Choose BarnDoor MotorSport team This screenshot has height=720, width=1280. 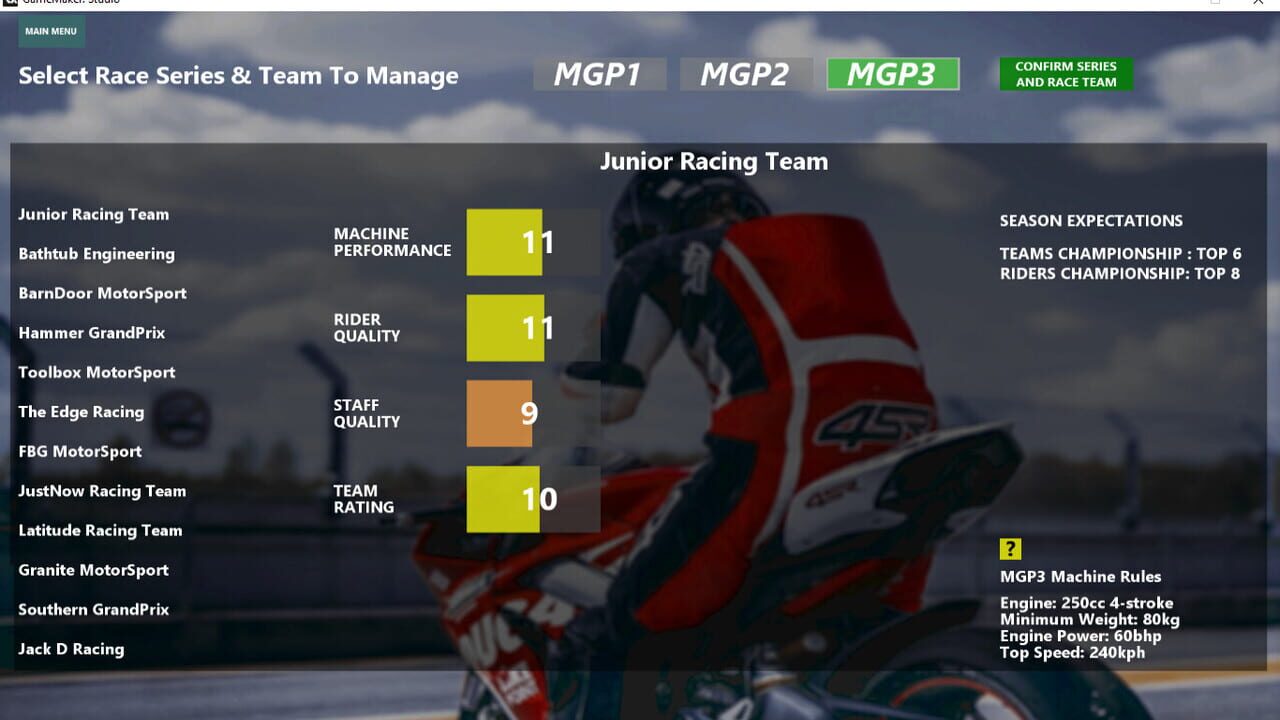click(x=101, y=293)
